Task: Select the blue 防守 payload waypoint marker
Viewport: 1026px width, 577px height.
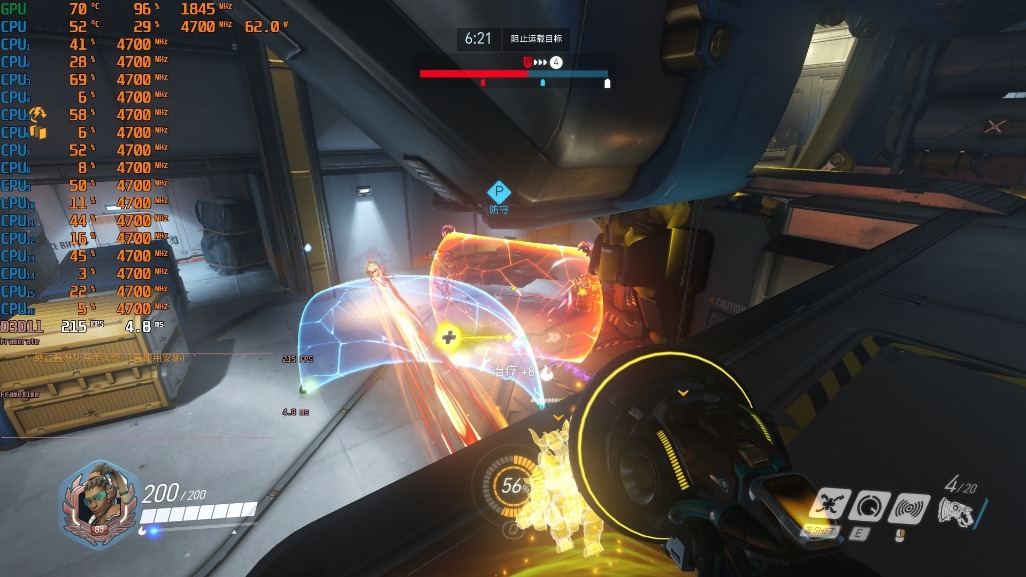Action: coord(498,192)
